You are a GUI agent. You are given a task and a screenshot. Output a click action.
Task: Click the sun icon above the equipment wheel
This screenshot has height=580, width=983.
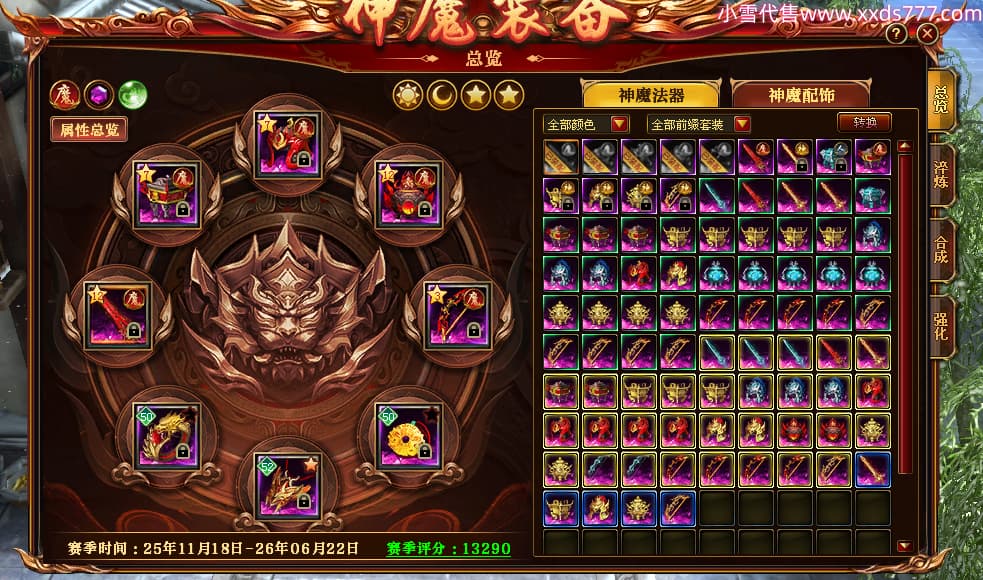(408, 95)
